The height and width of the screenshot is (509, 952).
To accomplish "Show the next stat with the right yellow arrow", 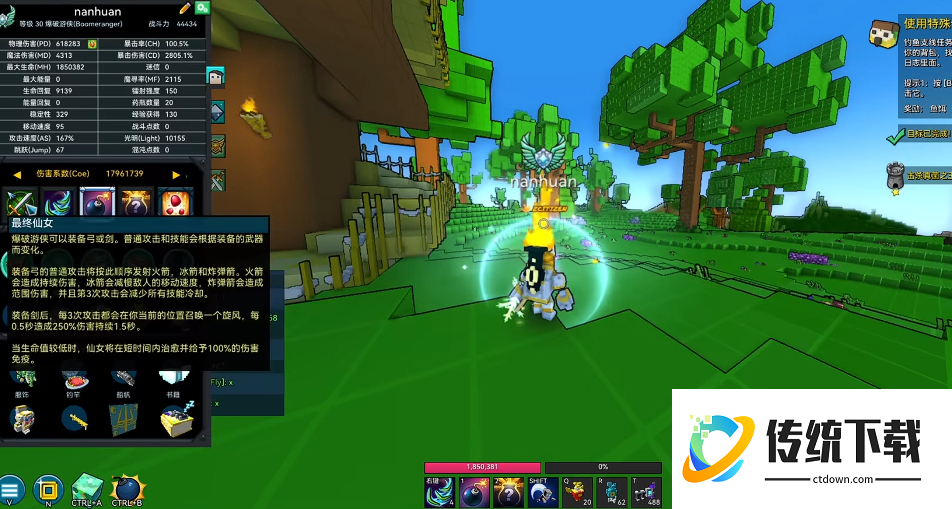I will coord(177,174).
